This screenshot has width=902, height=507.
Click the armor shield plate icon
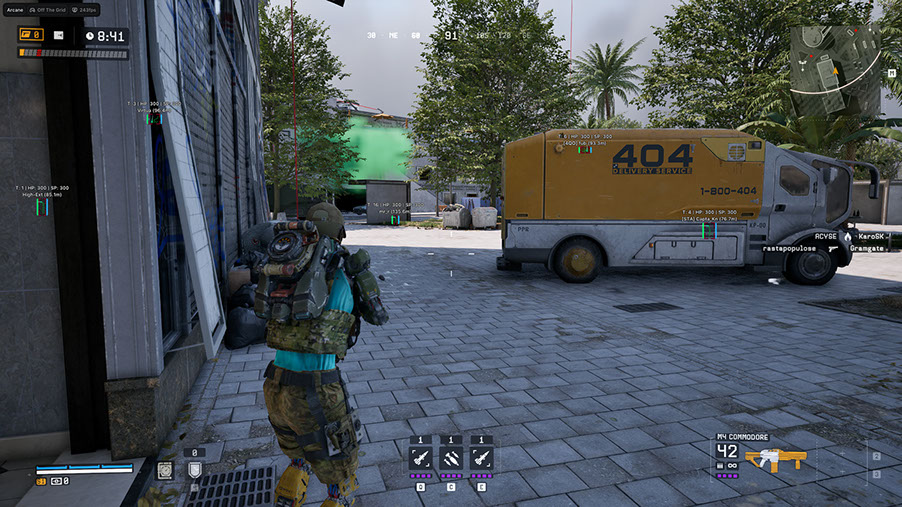click(194, 470)
